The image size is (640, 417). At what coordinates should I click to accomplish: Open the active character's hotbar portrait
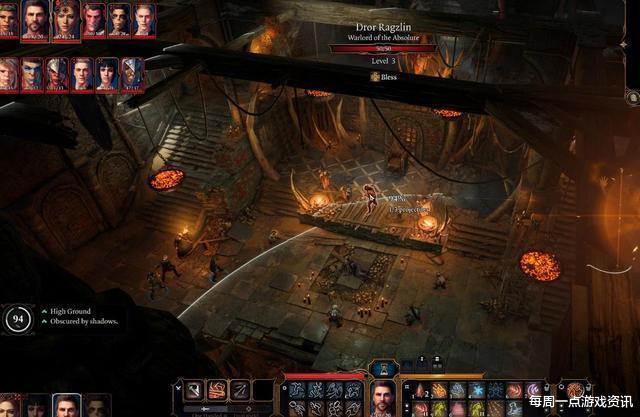coord(383,398)
